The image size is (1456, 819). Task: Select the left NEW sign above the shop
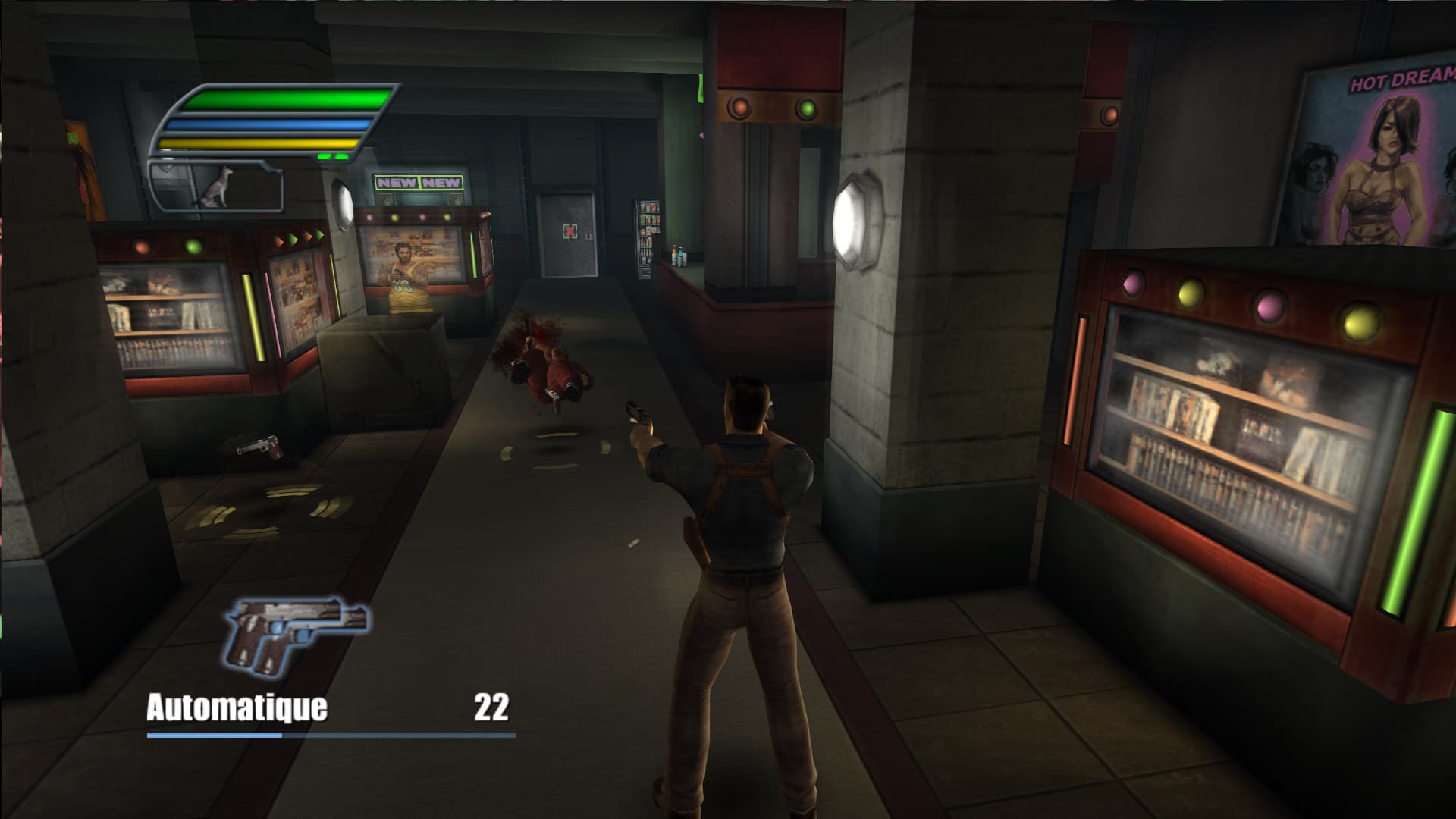[x=397, y=180]
